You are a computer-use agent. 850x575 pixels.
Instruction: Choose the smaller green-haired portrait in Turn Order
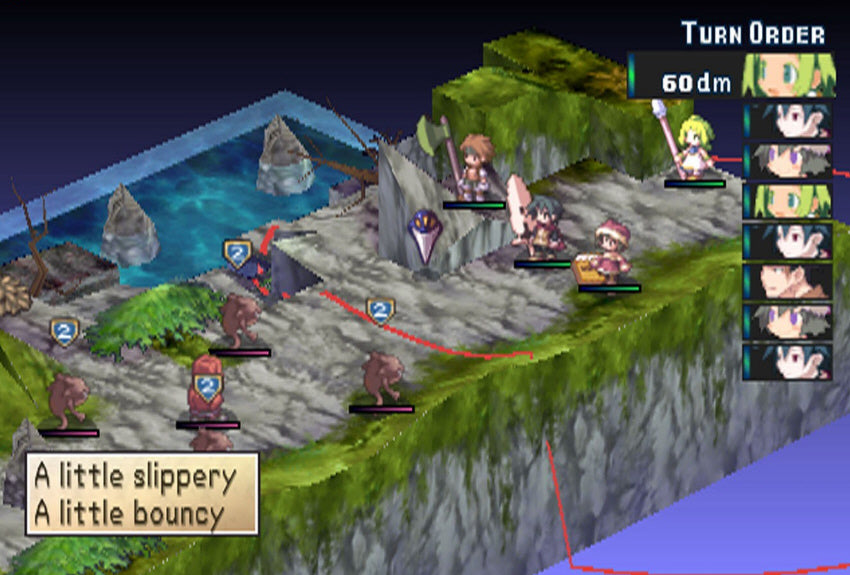coord(789,200)
